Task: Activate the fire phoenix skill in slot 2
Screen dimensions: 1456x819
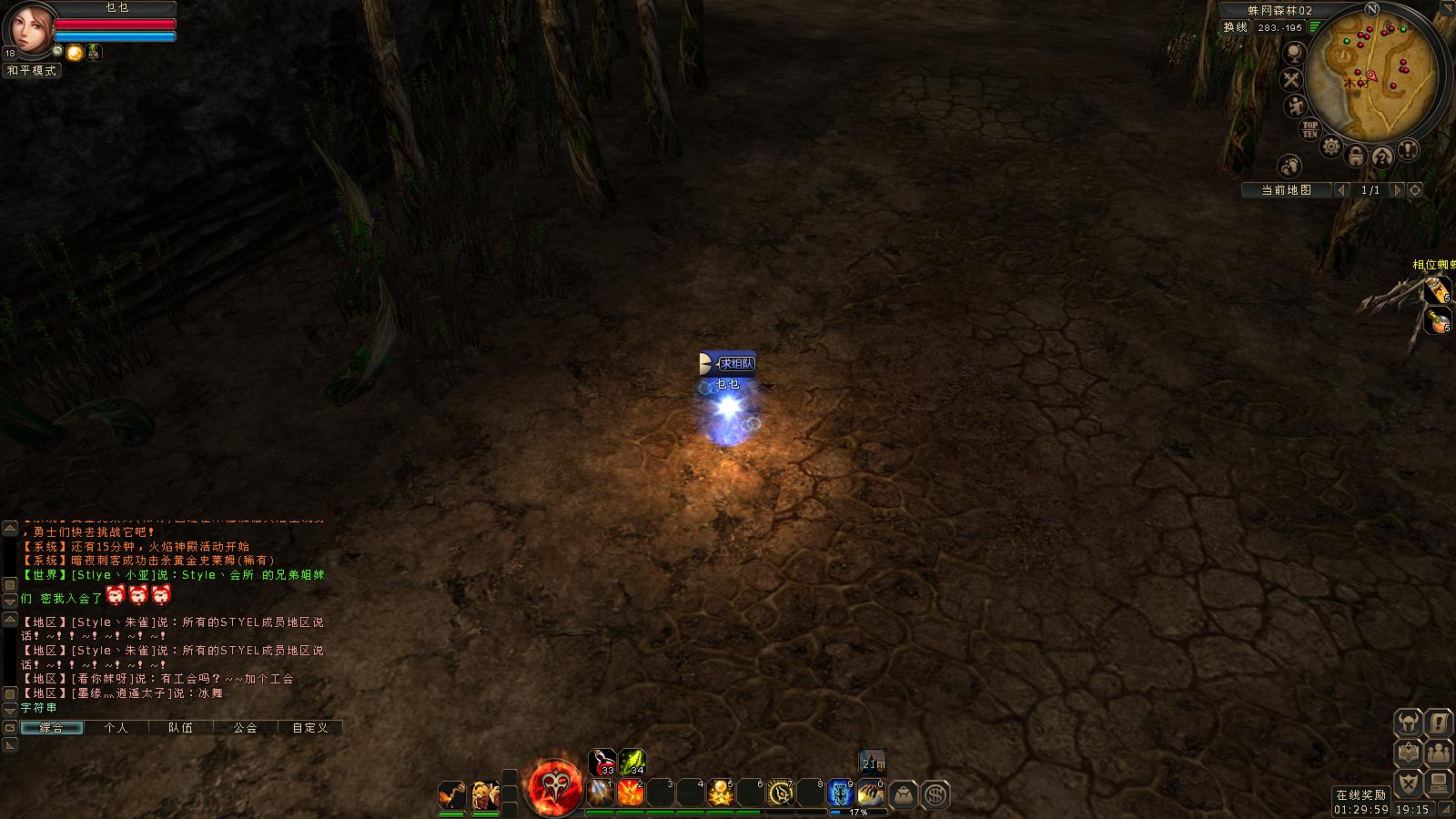Action: [631, 794]
